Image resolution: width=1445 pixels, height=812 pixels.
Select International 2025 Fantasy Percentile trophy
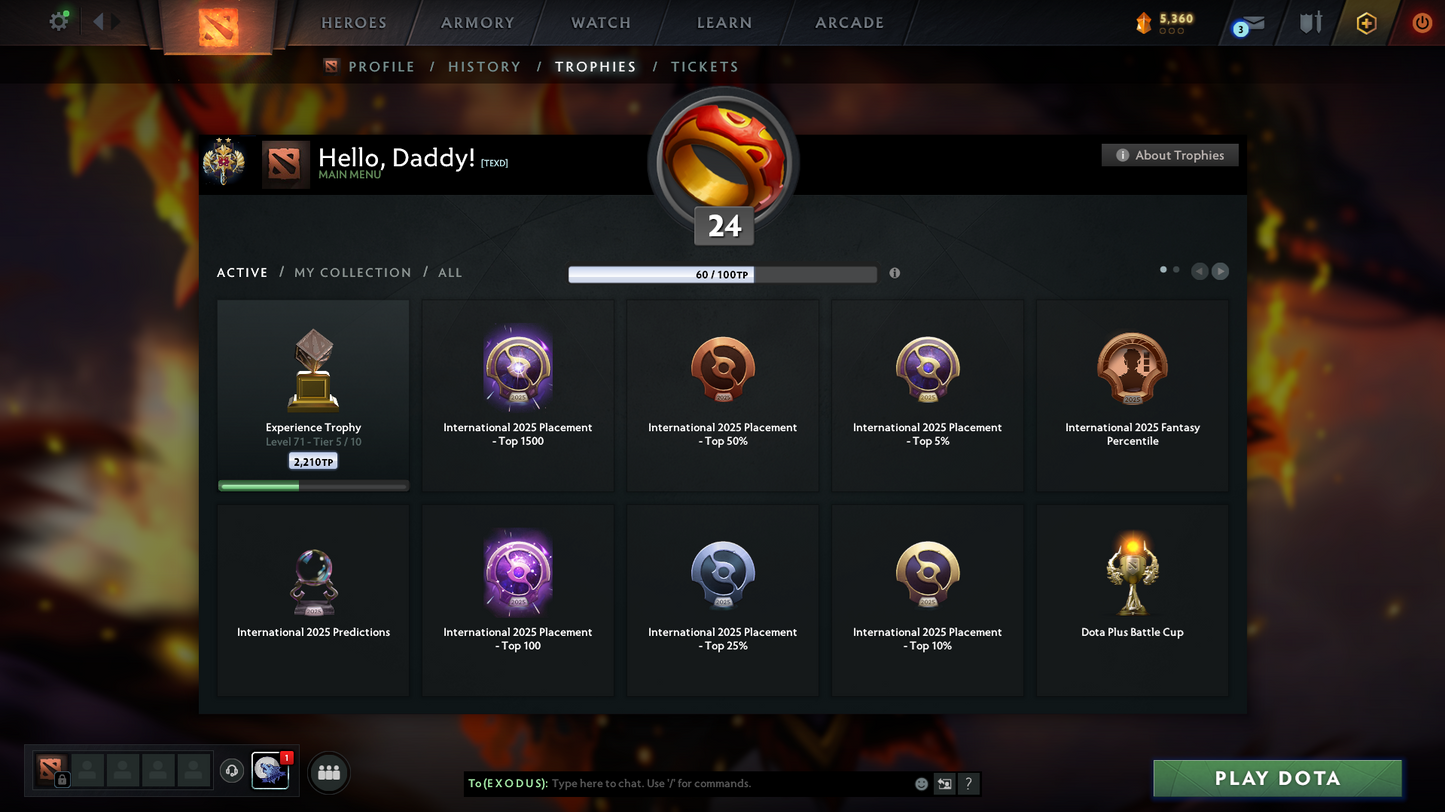[1132, 395]
